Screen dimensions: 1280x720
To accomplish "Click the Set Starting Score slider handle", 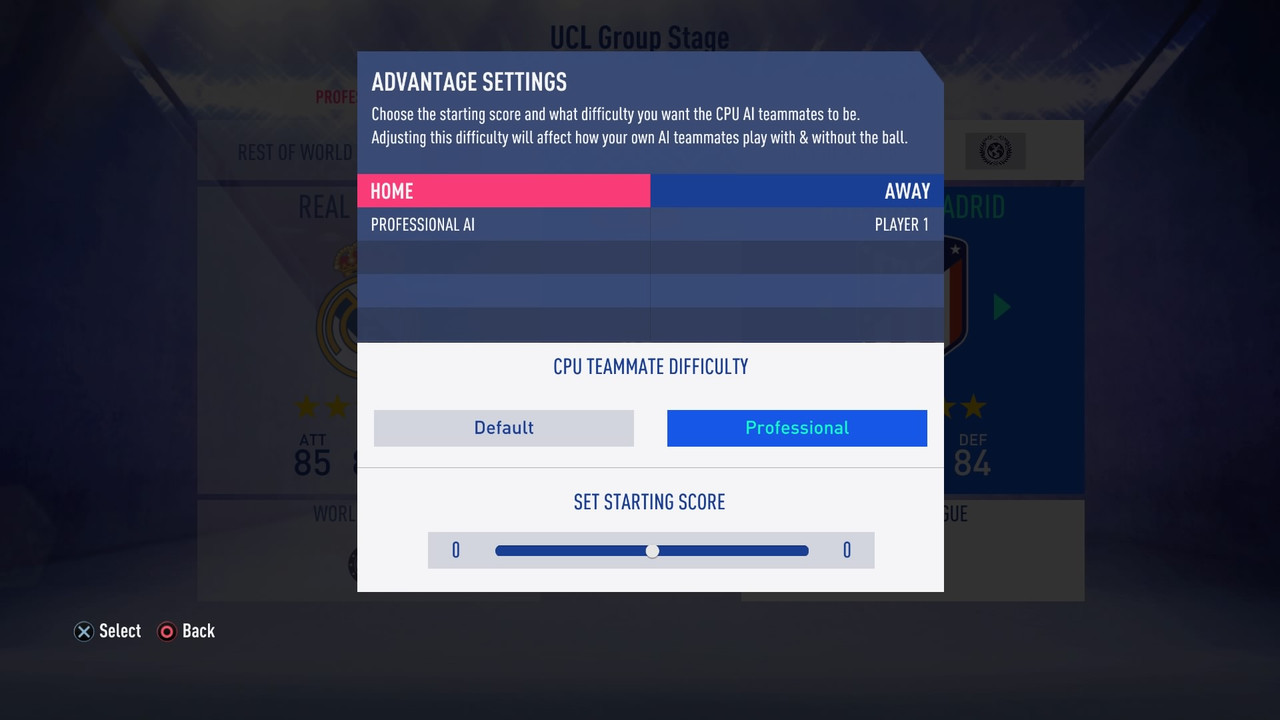I will click(652, 550).
